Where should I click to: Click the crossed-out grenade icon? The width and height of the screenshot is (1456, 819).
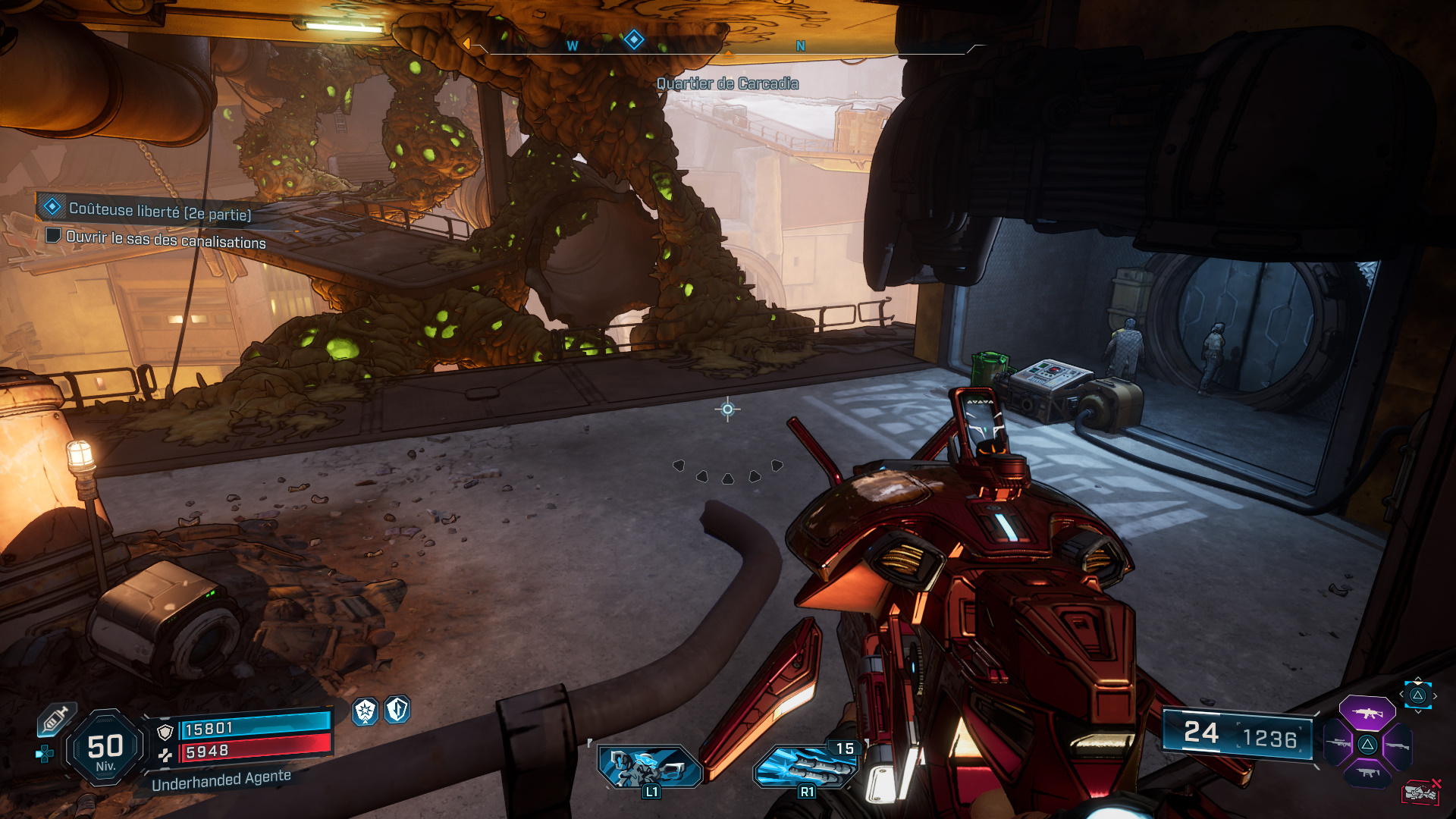coord(1422,791)
